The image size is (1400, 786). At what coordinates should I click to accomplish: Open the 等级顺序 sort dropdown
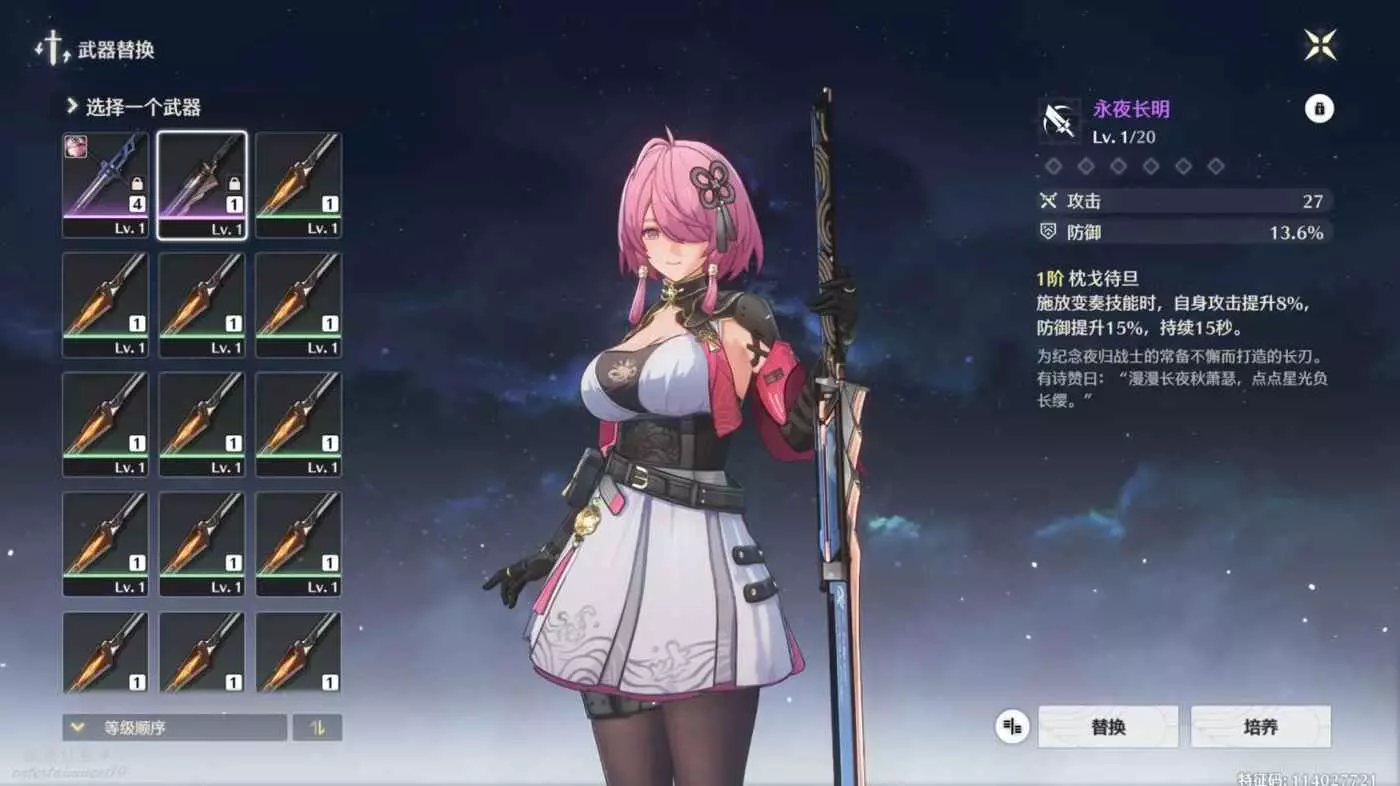[174, 728]
